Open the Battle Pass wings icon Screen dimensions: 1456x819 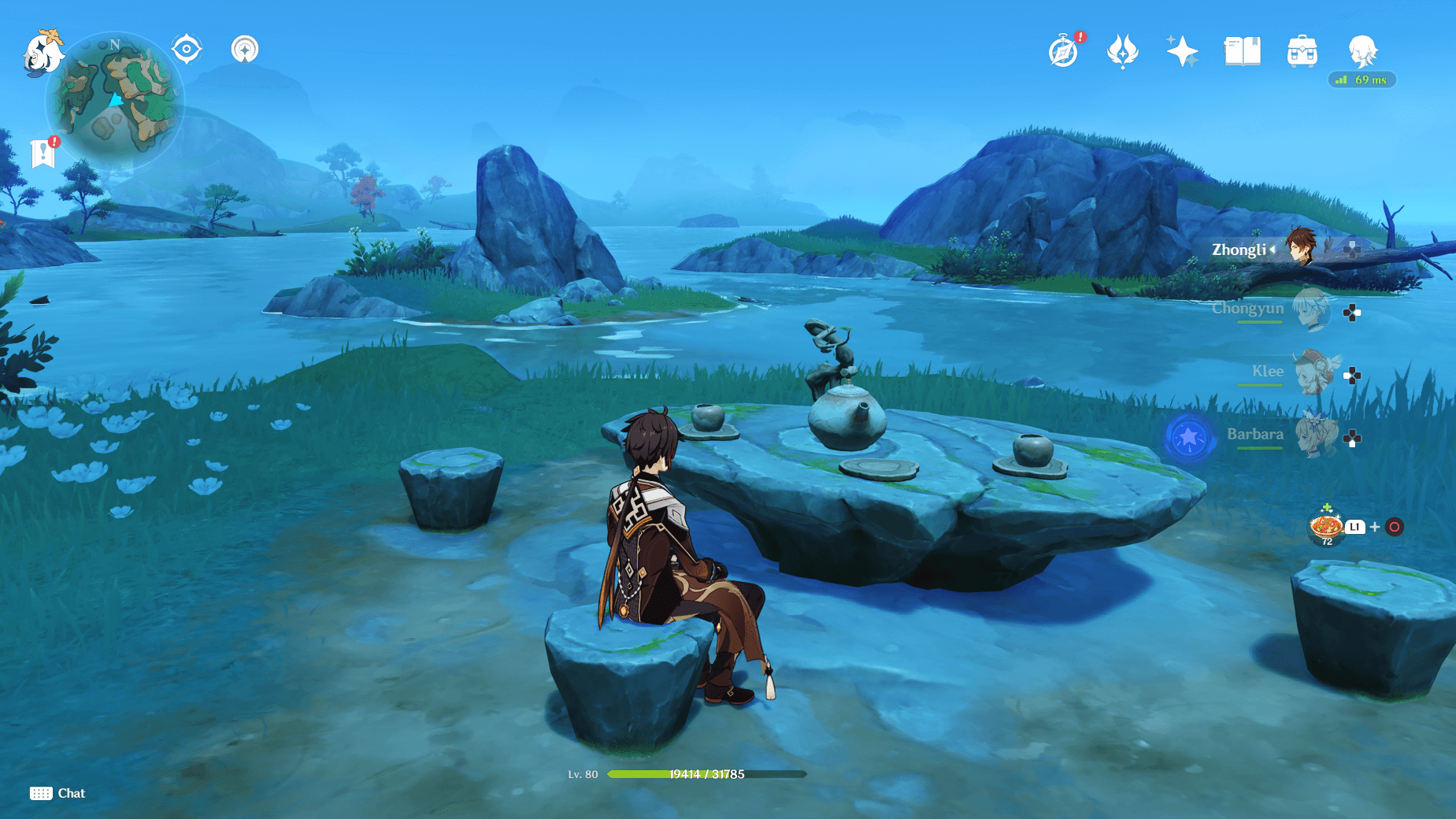(x=1124, y=50)
